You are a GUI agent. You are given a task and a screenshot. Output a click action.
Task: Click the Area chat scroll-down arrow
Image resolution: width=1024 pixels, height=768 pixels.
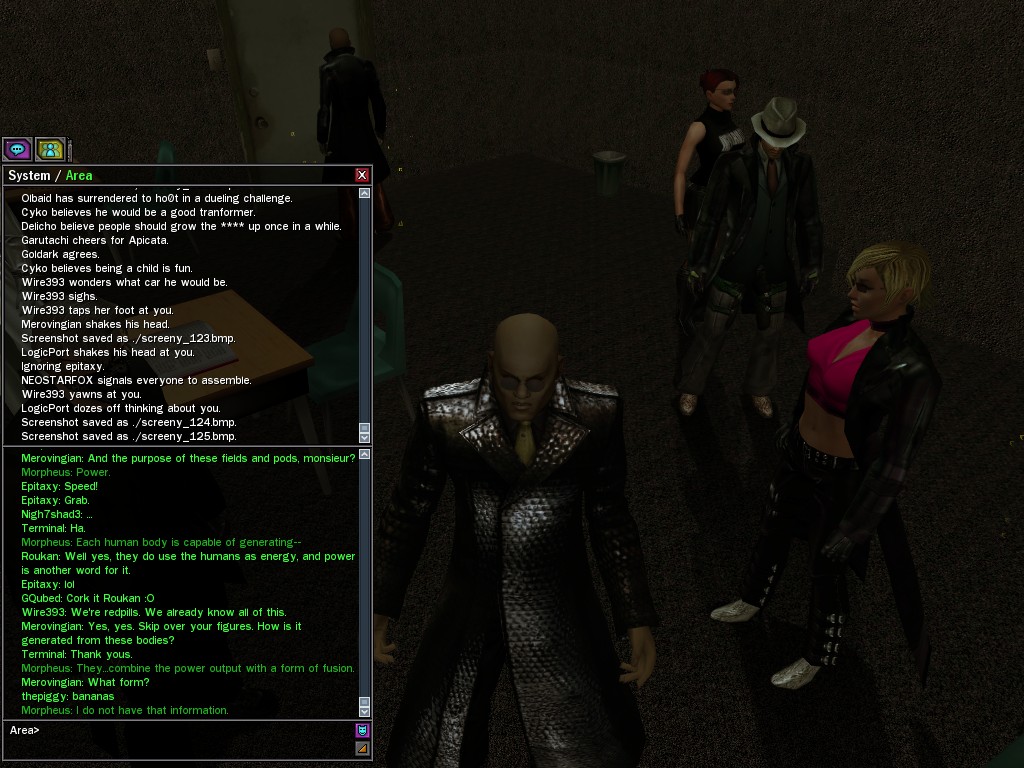coord(364,712)
